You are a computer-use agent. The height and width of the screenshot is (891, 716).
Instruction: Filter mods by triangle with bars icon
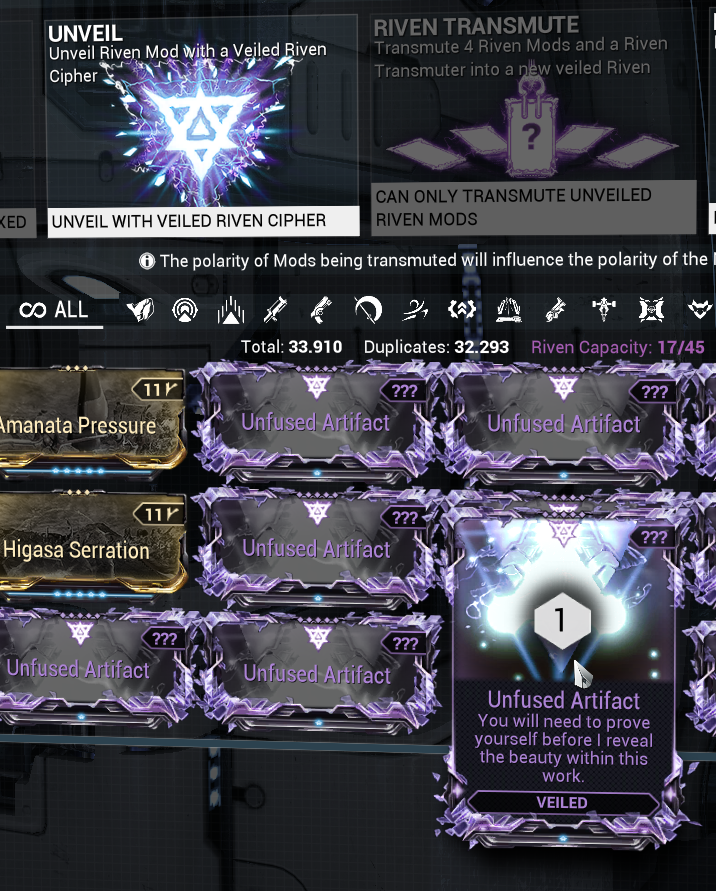pyautogui.click(x=231, y=311)
